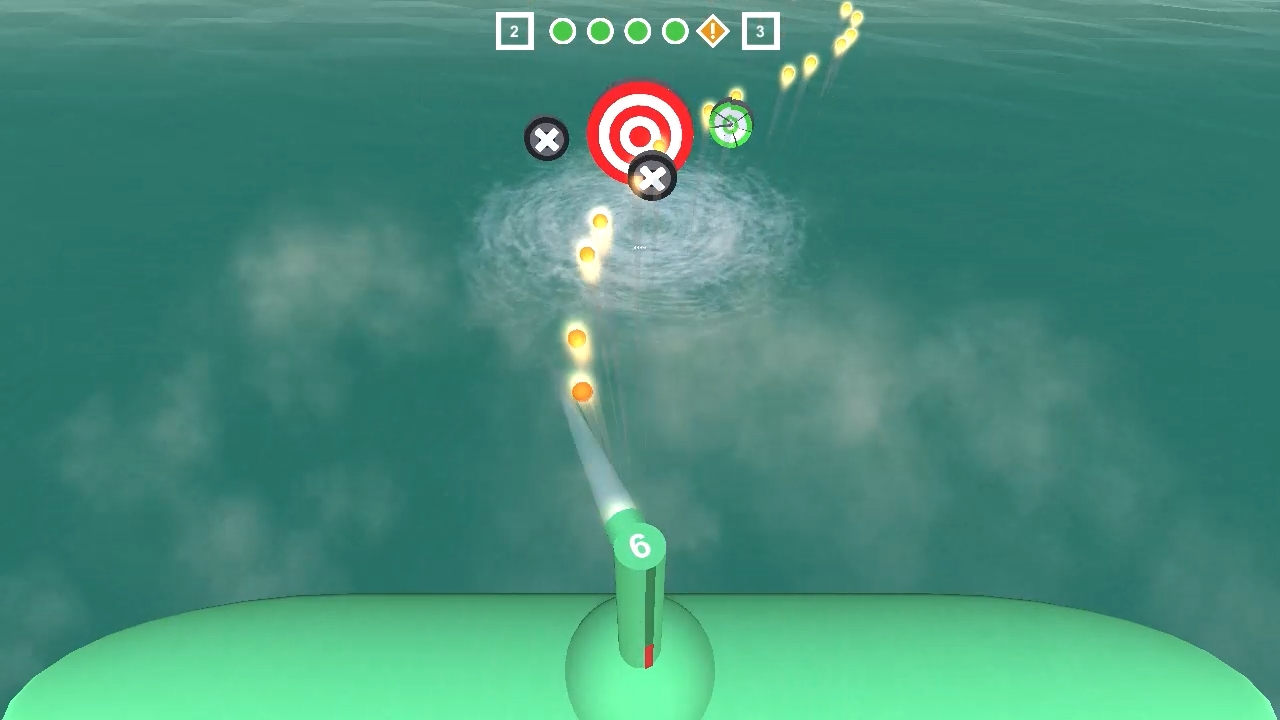Select the level 3 square badge
This screenshot has width=1280, height=720.
[x=760, y=31]
